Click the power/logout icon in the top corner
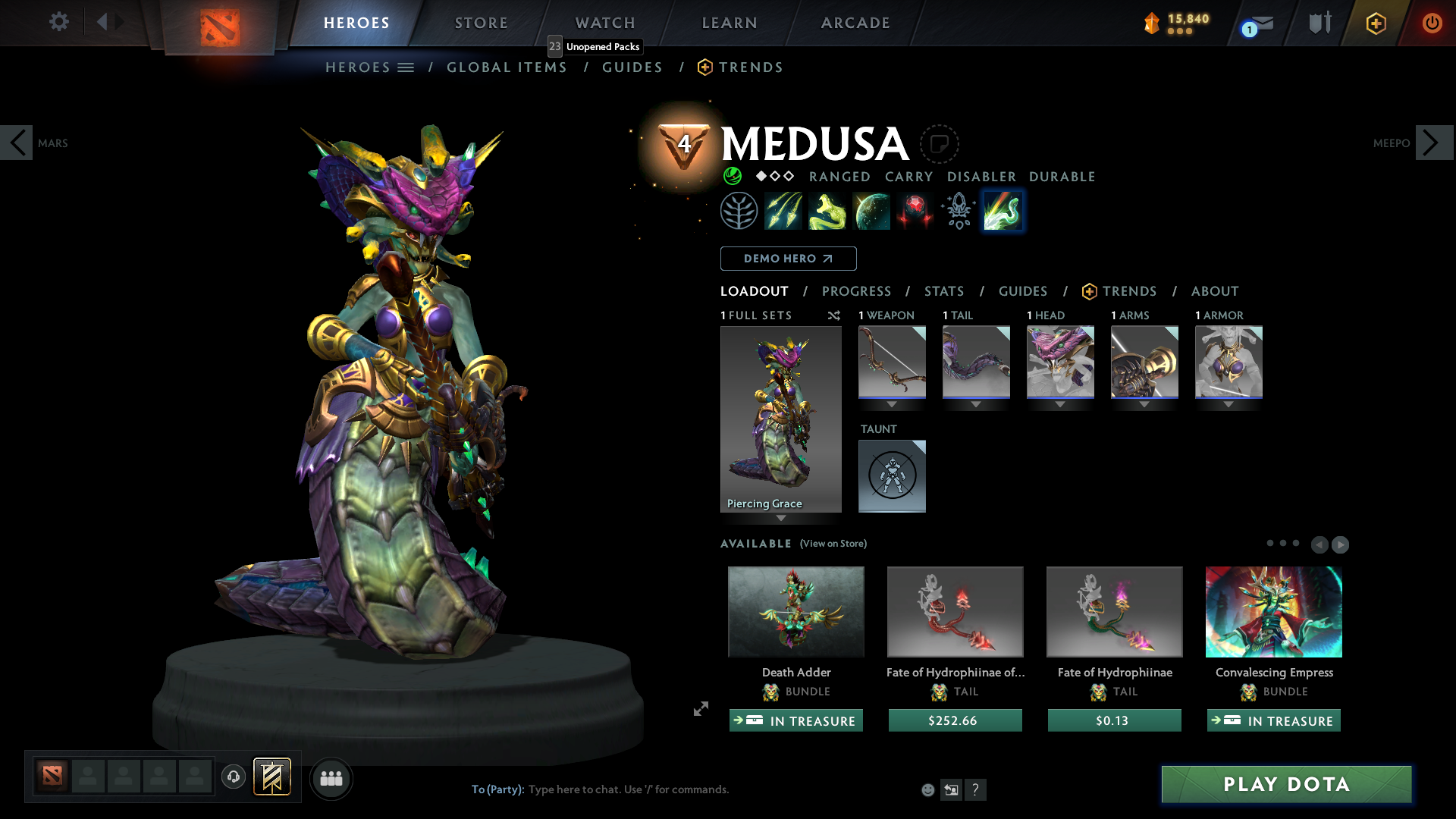Screen dimensions: 1456x819 tap(1432, 23)
